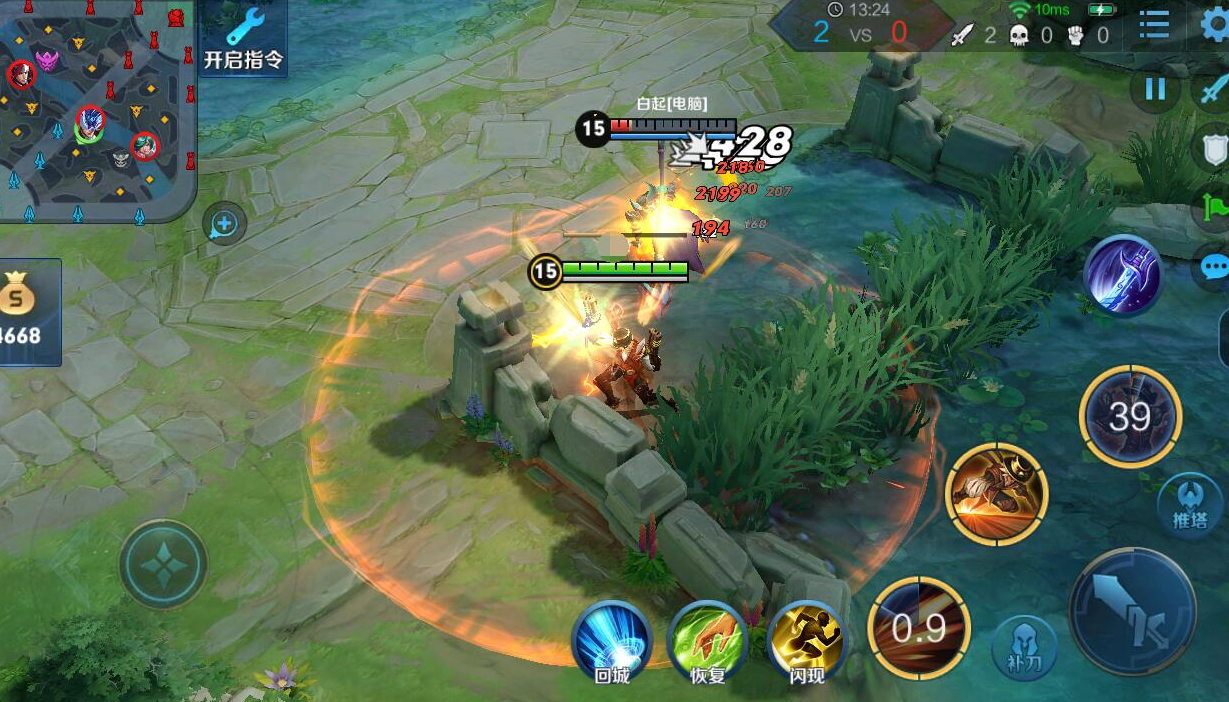Use the 恢复 heal summoner spell
The height and width of the screenshot is (702, 1229).
point(708,641)
